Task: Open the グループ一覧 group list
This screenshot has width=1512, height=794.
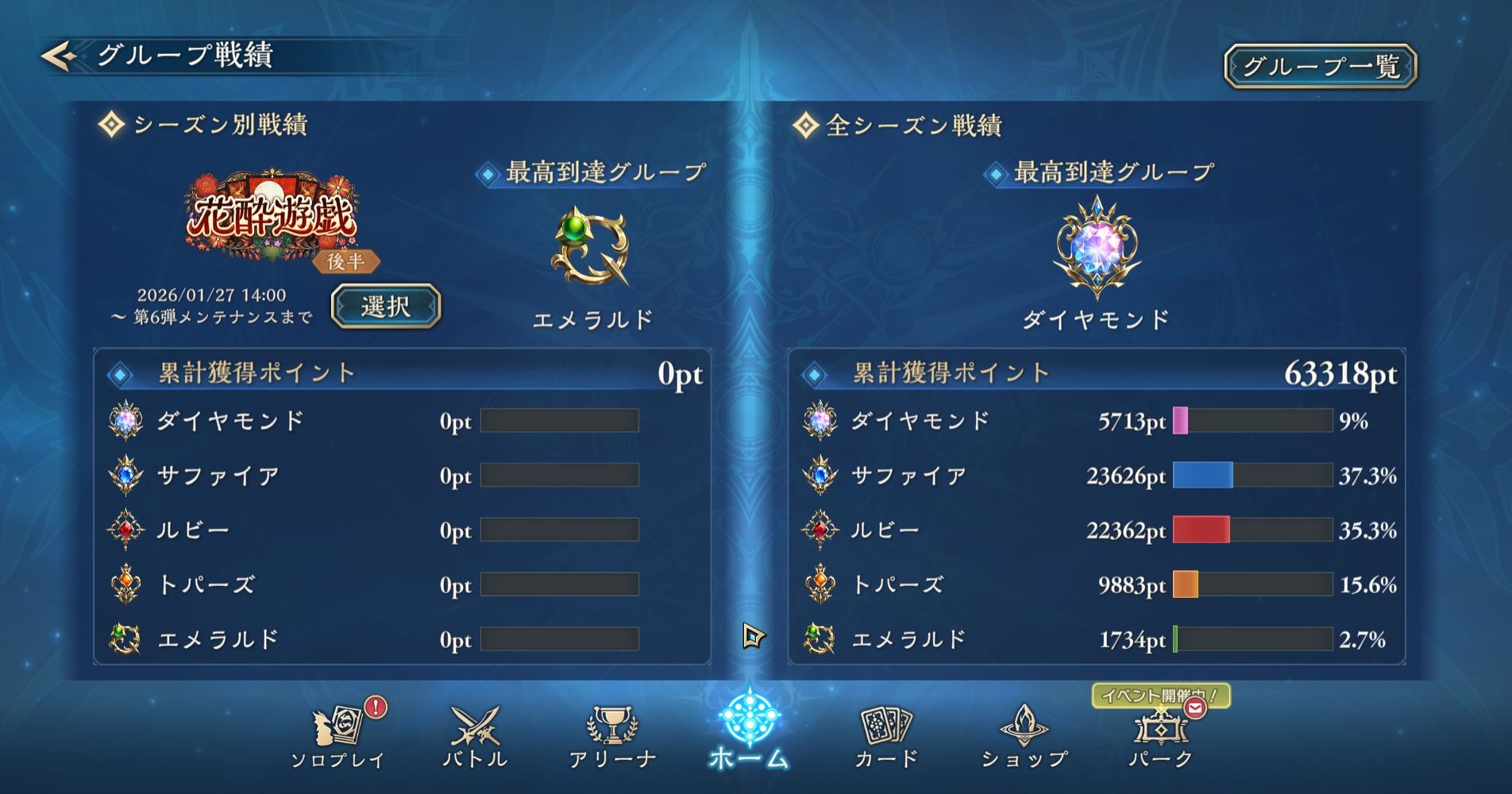Action: (x=1320, y=66)
